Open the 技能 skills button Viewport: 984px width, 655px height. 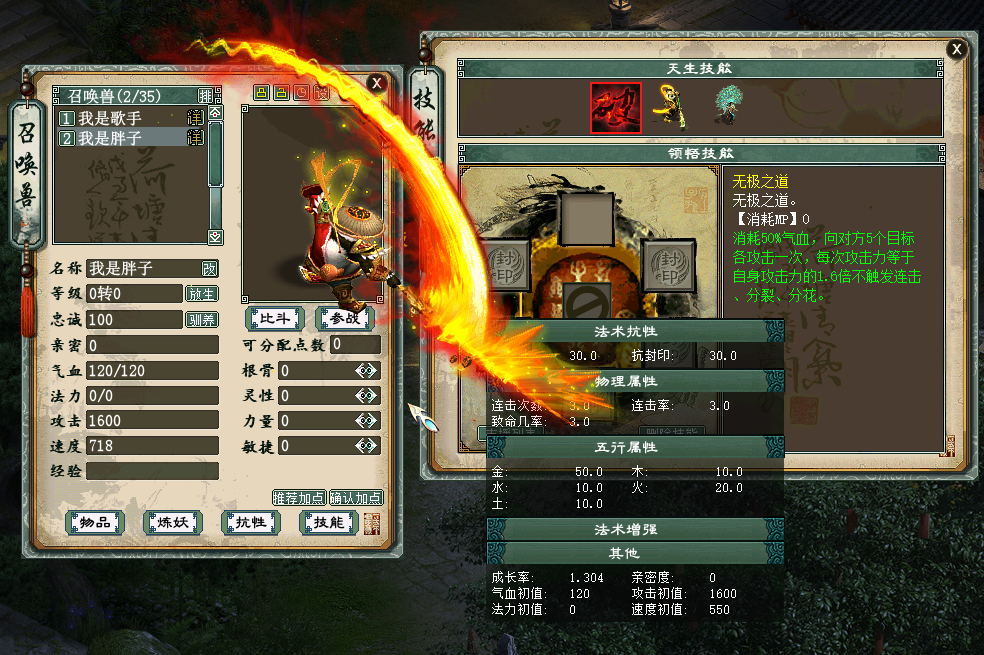(x=329, y=522)
